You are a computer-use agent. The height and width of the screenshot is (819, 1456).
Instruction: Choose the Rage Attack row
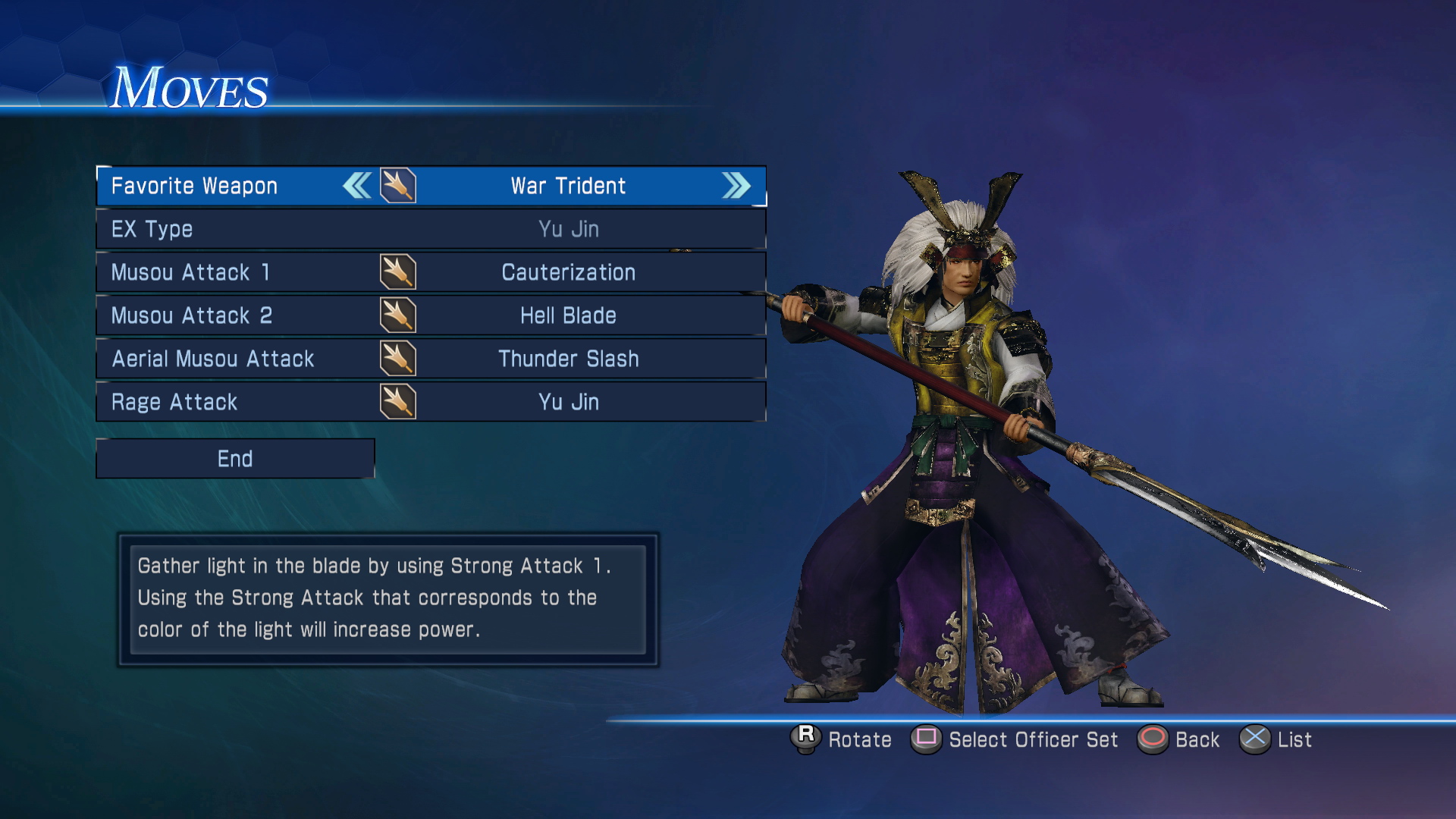(430, 402)
